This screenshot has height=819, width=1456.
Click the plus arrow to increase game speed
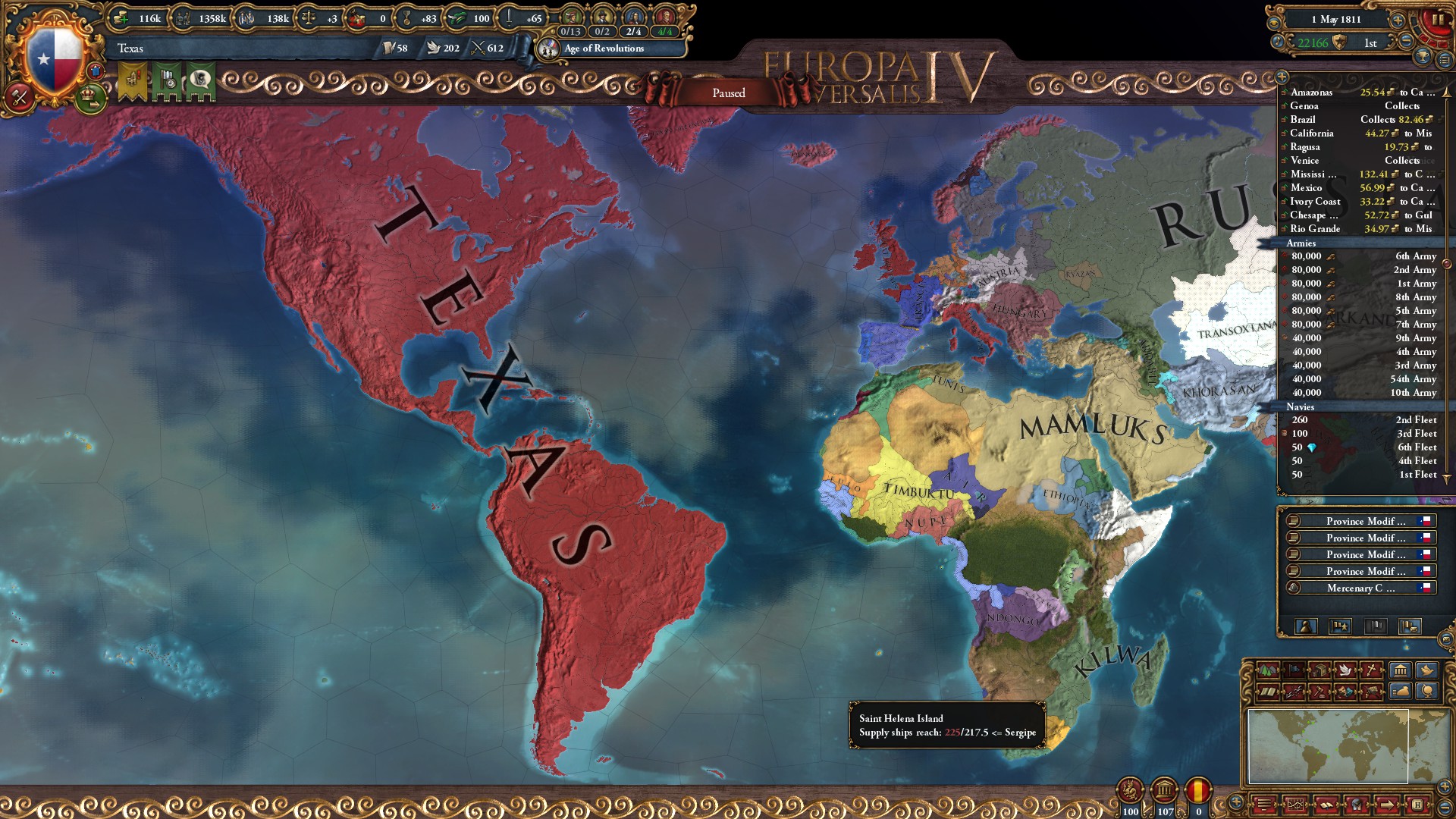pyautogui.click(x=1398, y=20)
